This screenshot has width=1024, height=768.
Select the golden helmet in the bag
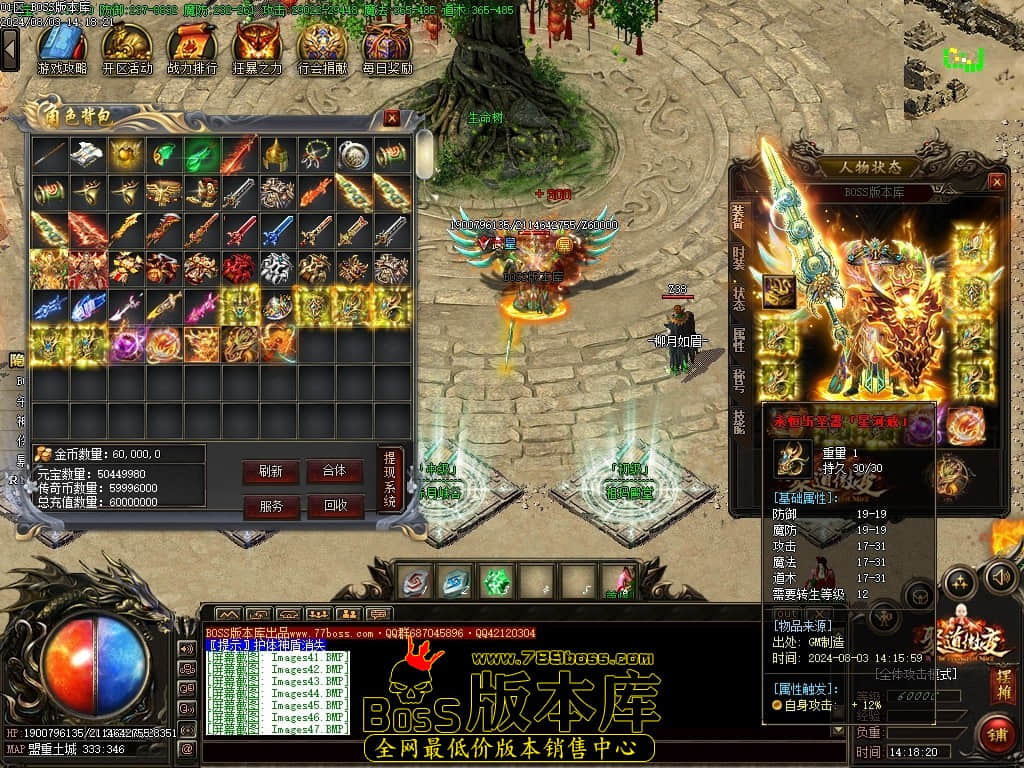pyautogui.click(x=276, y=154)
